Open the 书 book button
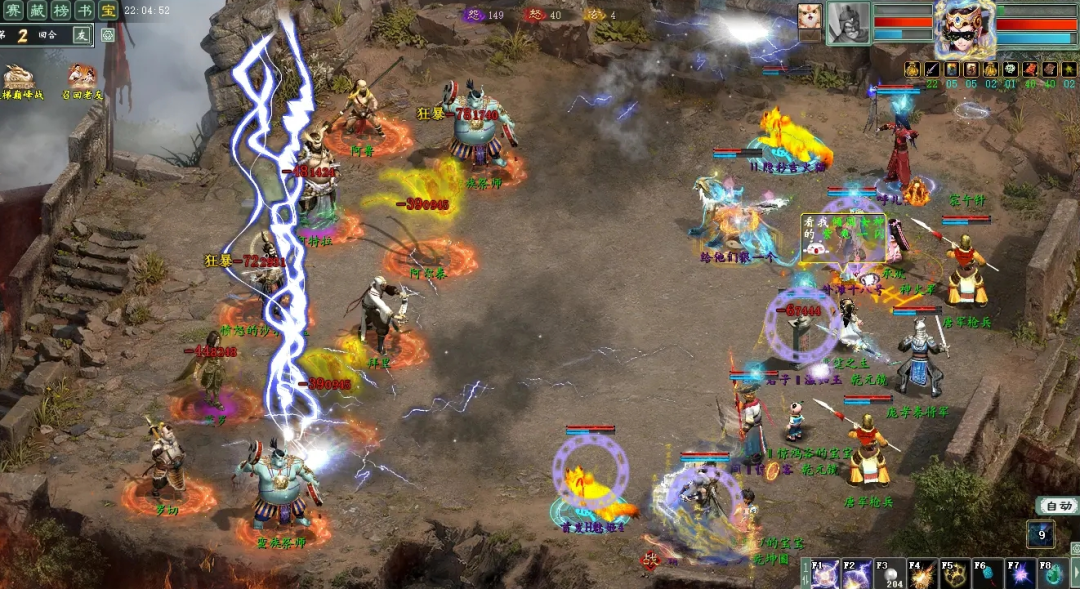 86,11
